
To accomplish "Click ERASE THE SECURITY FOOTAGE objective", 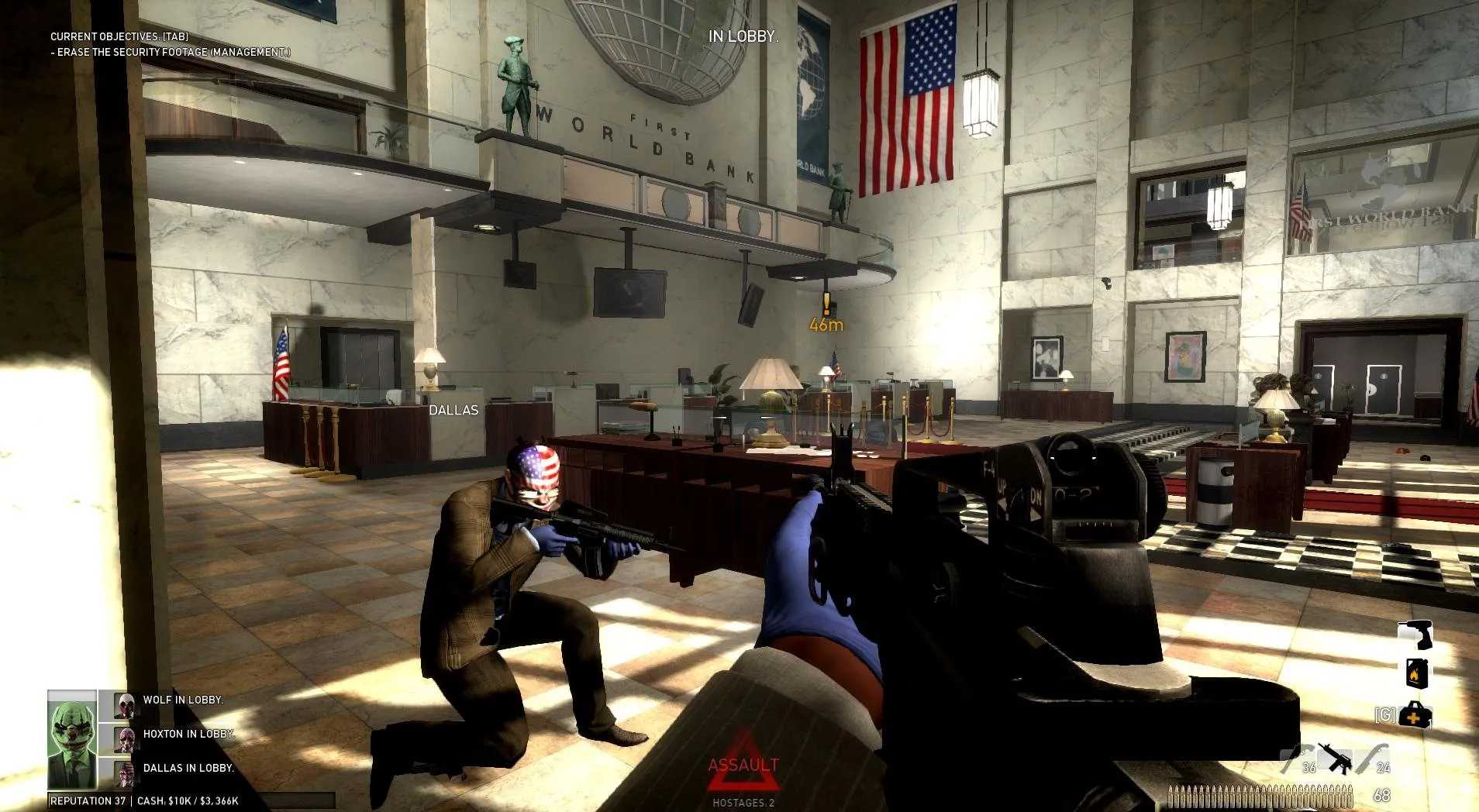I will coord(169,53).
